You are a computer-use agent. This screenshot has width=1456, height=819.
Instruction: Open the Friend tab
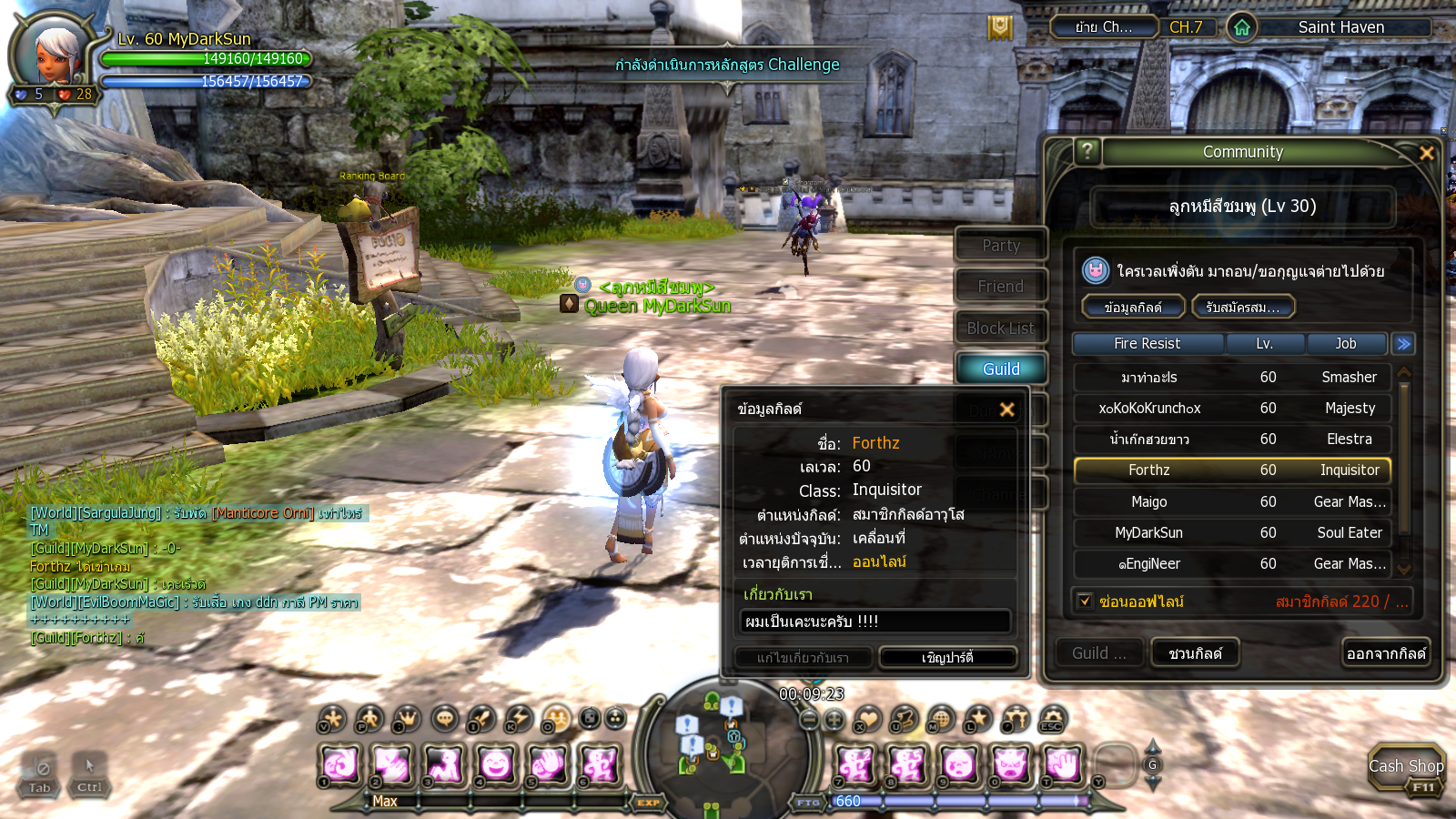coord(1001,287)
